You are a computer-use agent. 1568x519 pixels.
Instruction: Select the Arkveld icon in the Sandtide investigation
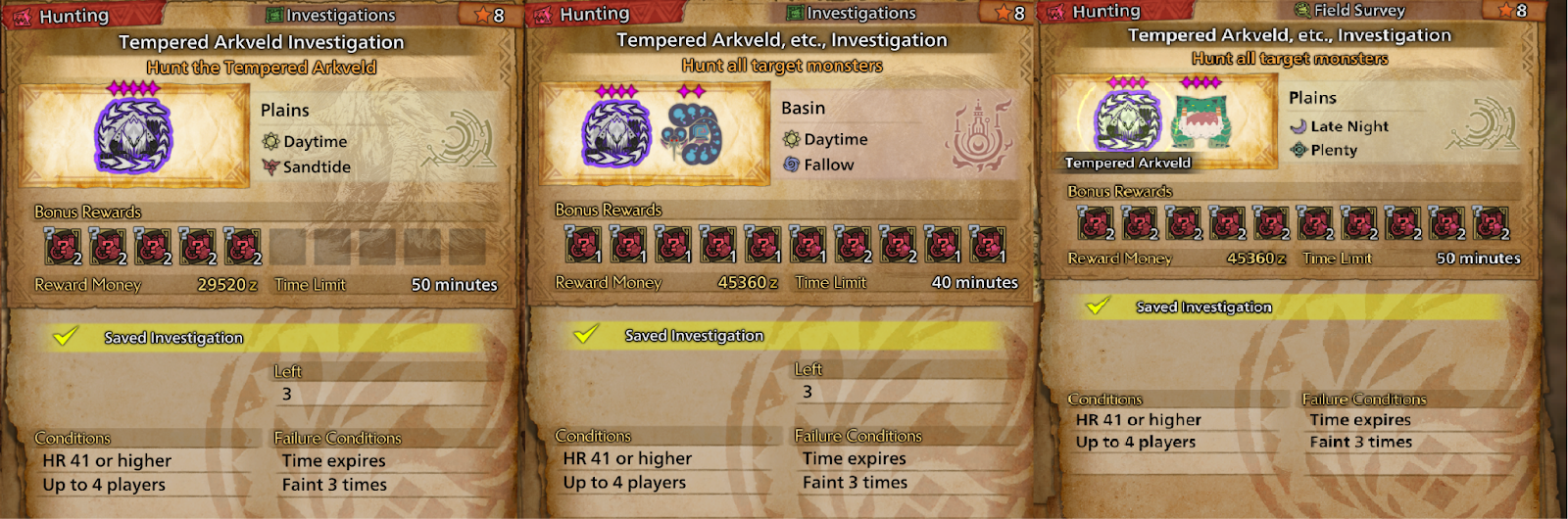(x=133, y=135)
